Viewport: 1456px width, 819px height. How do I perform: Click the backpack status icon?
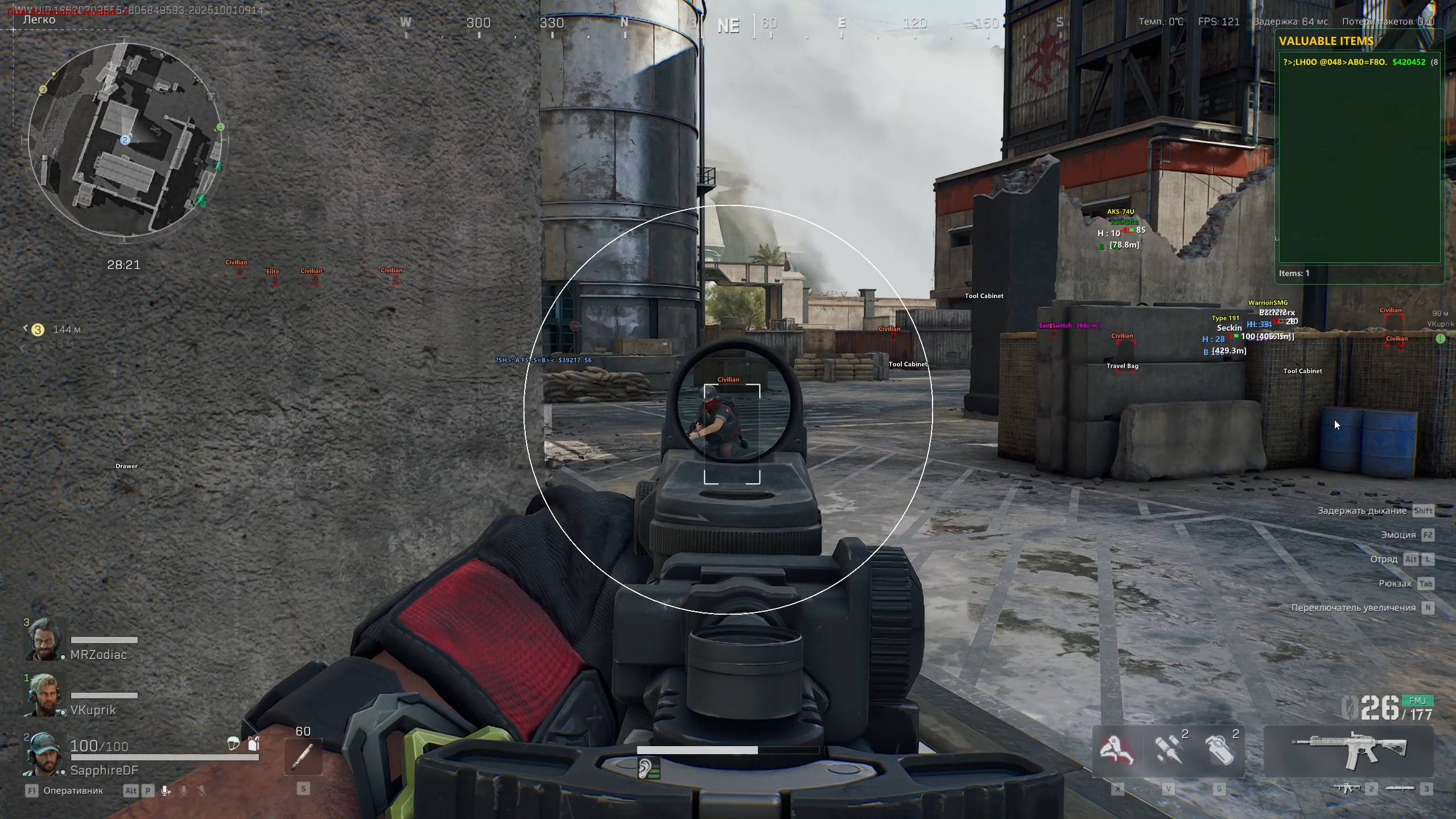[254, 743]
